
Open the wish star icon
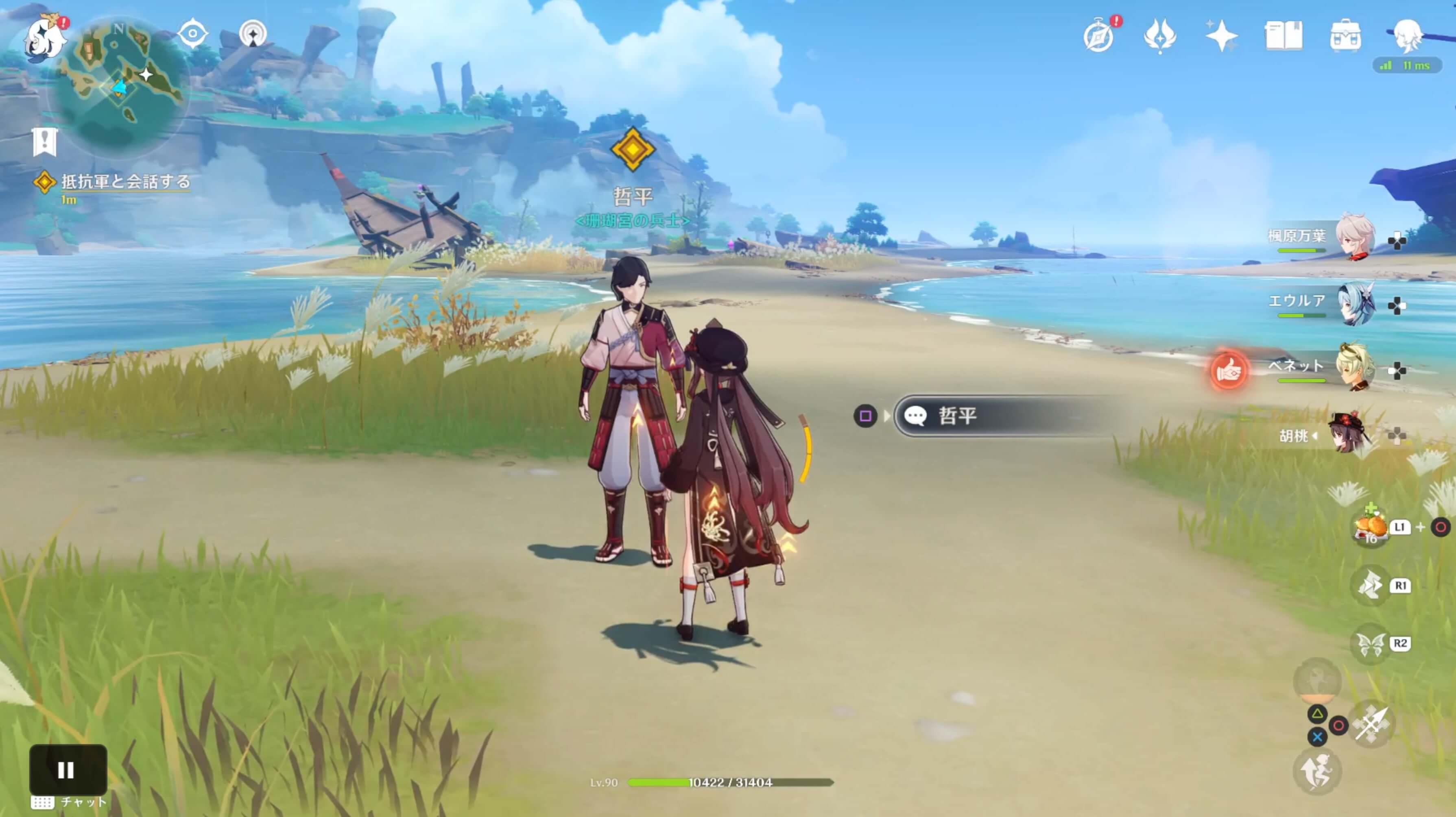(1221, 36)
